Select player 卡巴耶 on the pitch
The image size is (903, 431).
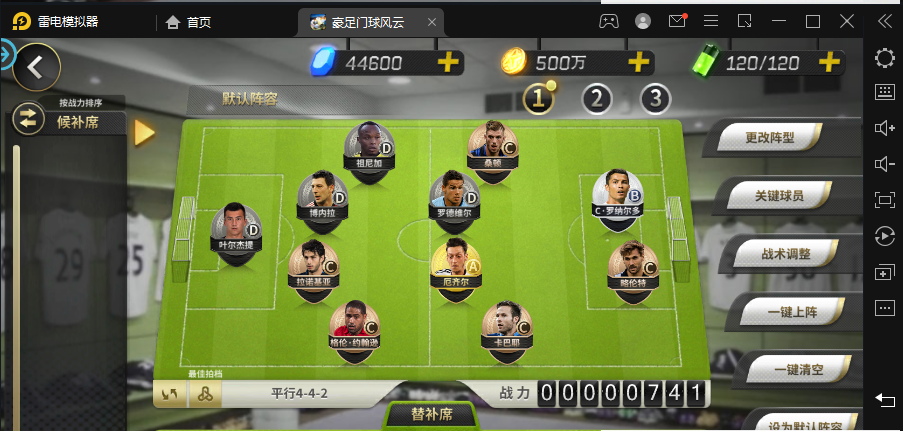pyautogui.click(x=506, y=325)
